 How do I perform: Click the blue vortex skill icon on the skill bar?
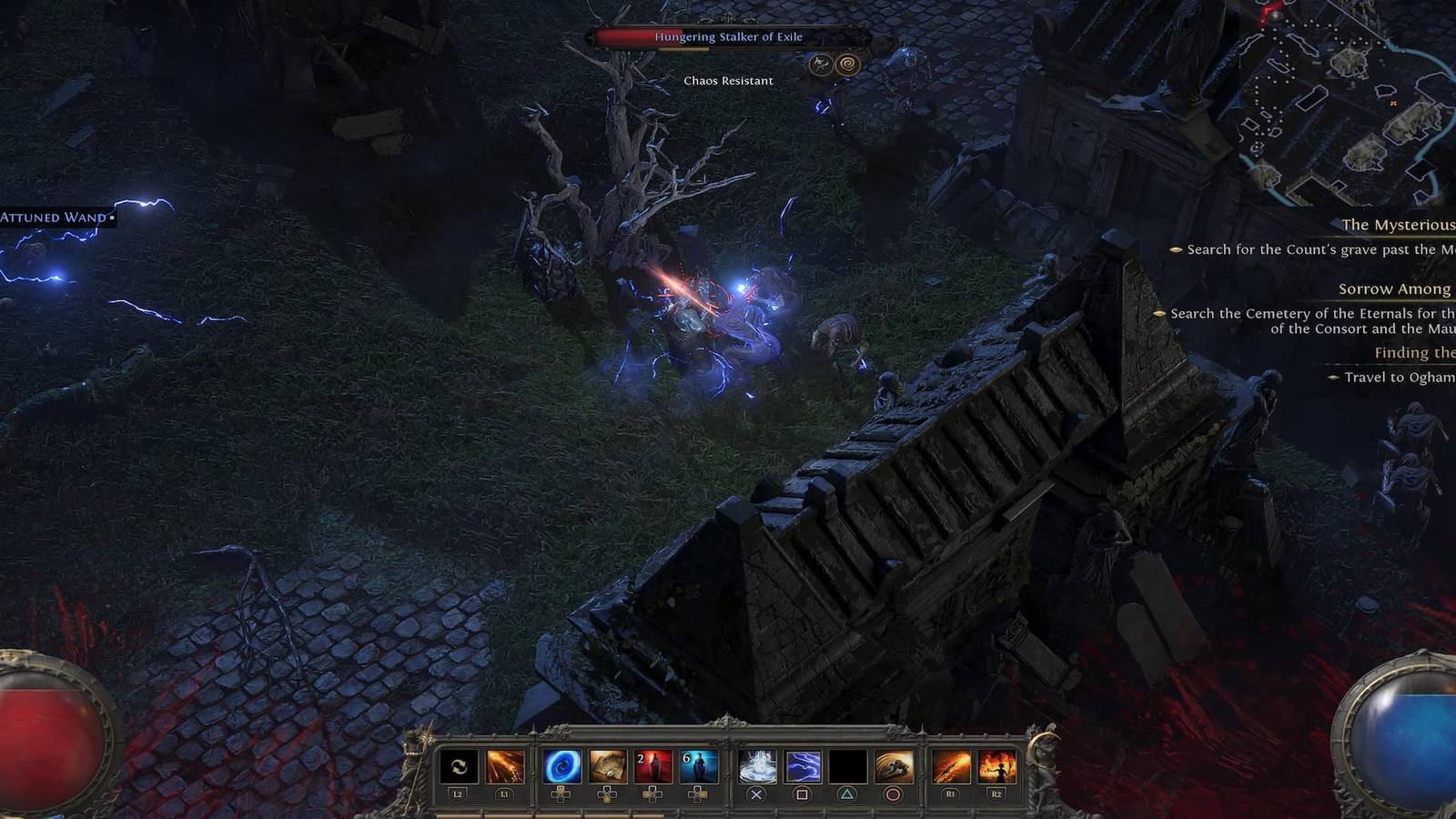pos(563,767)
